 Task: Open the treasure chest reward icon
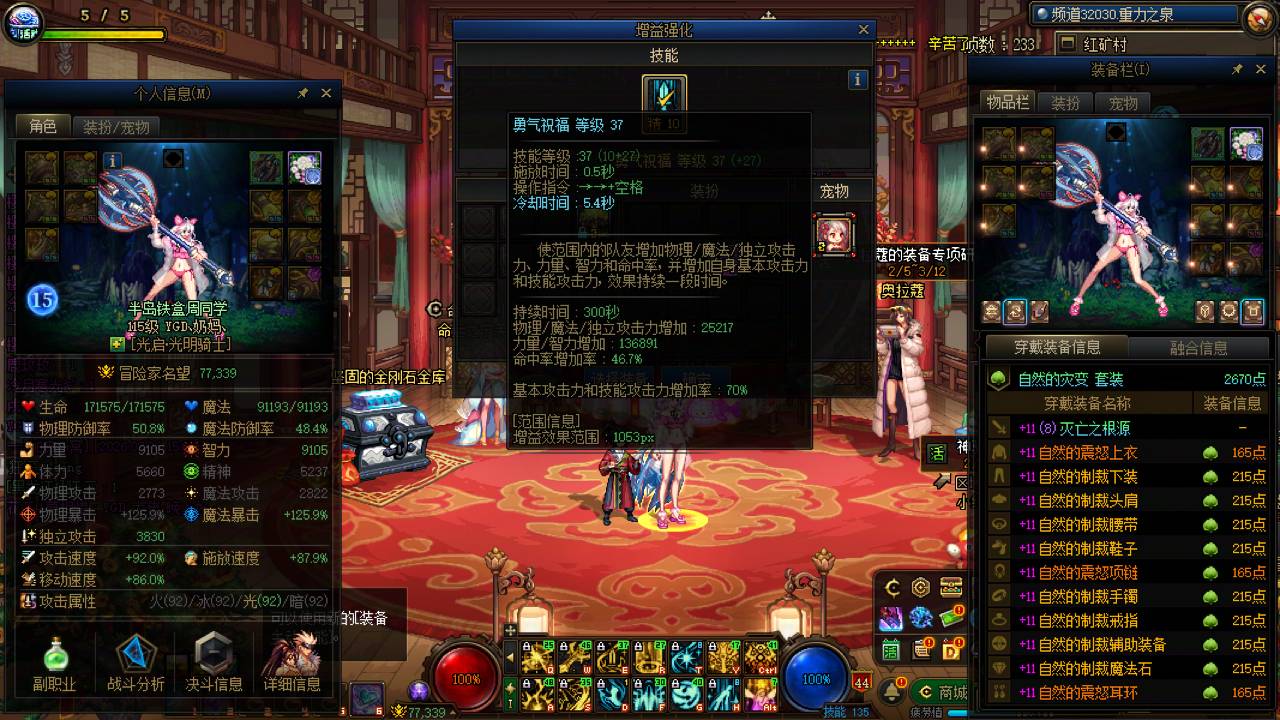pos(951,586)
